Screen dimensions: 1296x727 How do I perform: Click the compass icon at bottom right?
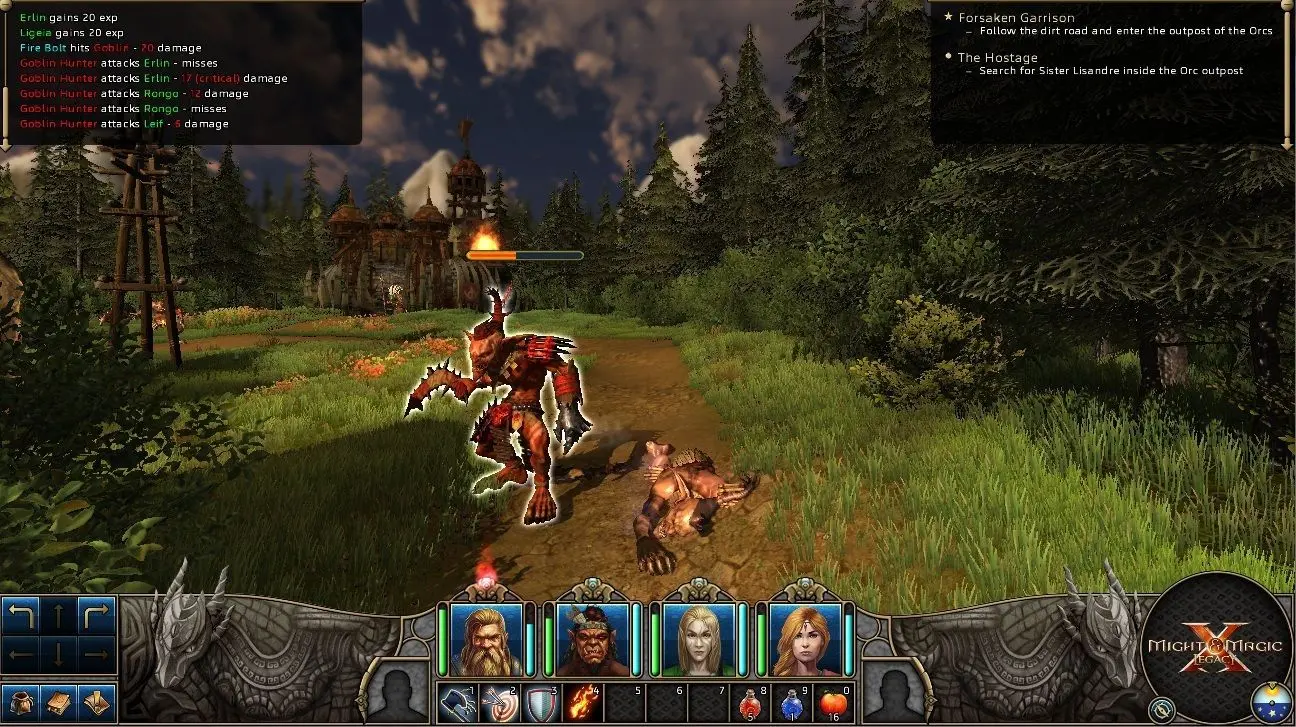click(1161, 709)
